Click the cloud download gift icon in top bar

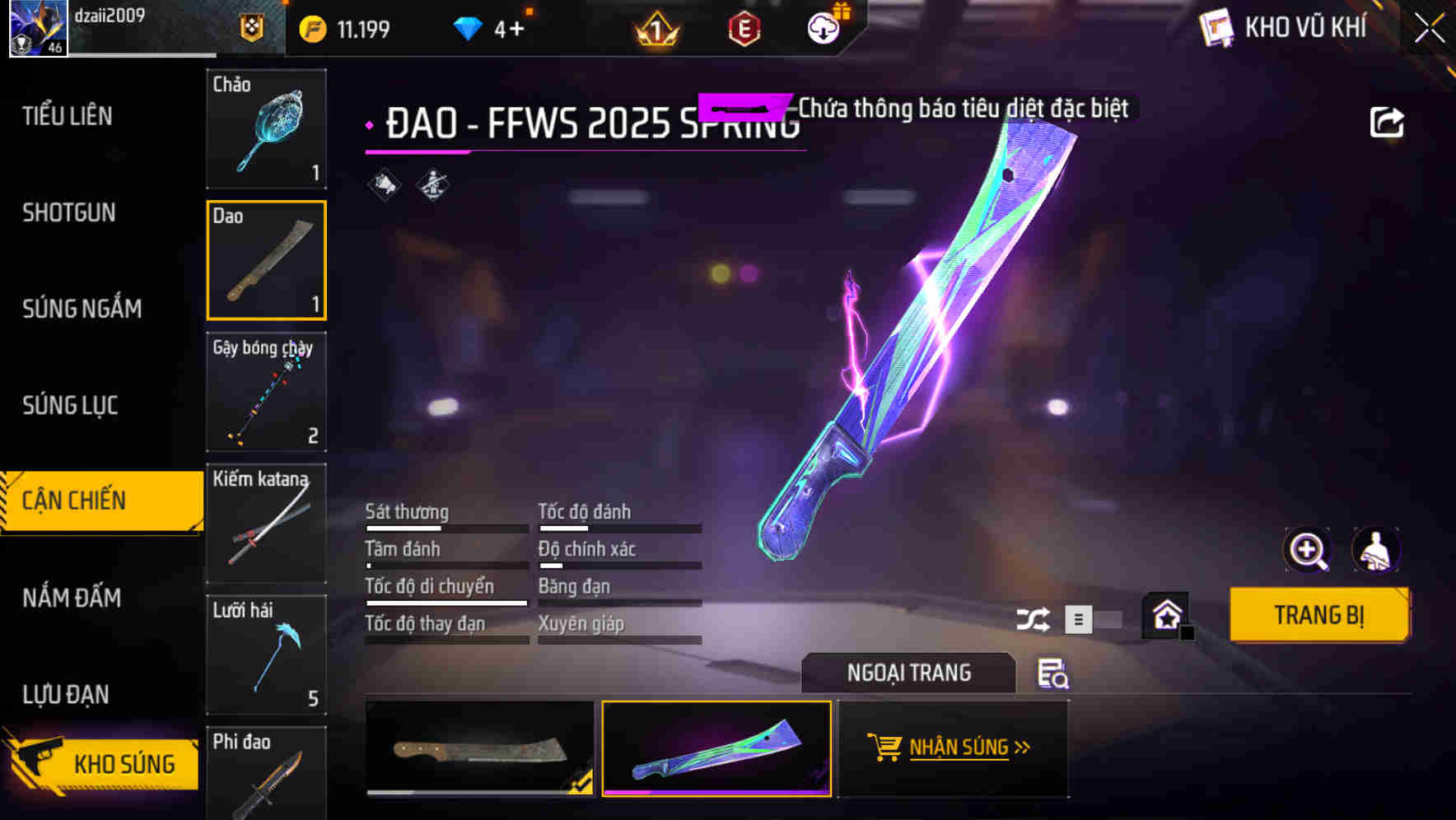tap(824, 26)
